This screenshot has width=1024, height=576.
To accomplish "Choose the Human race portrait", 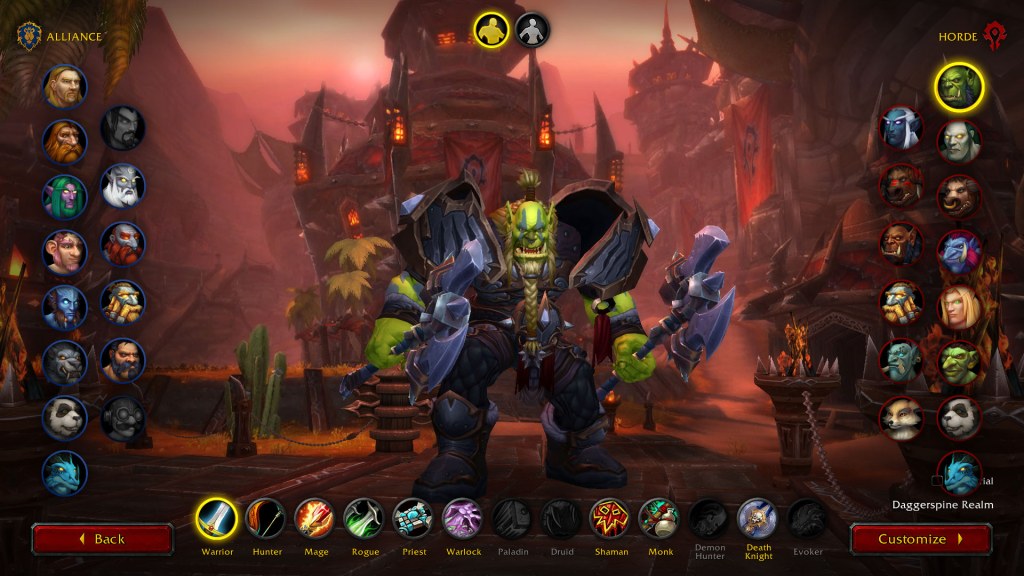I will point(65,86).
